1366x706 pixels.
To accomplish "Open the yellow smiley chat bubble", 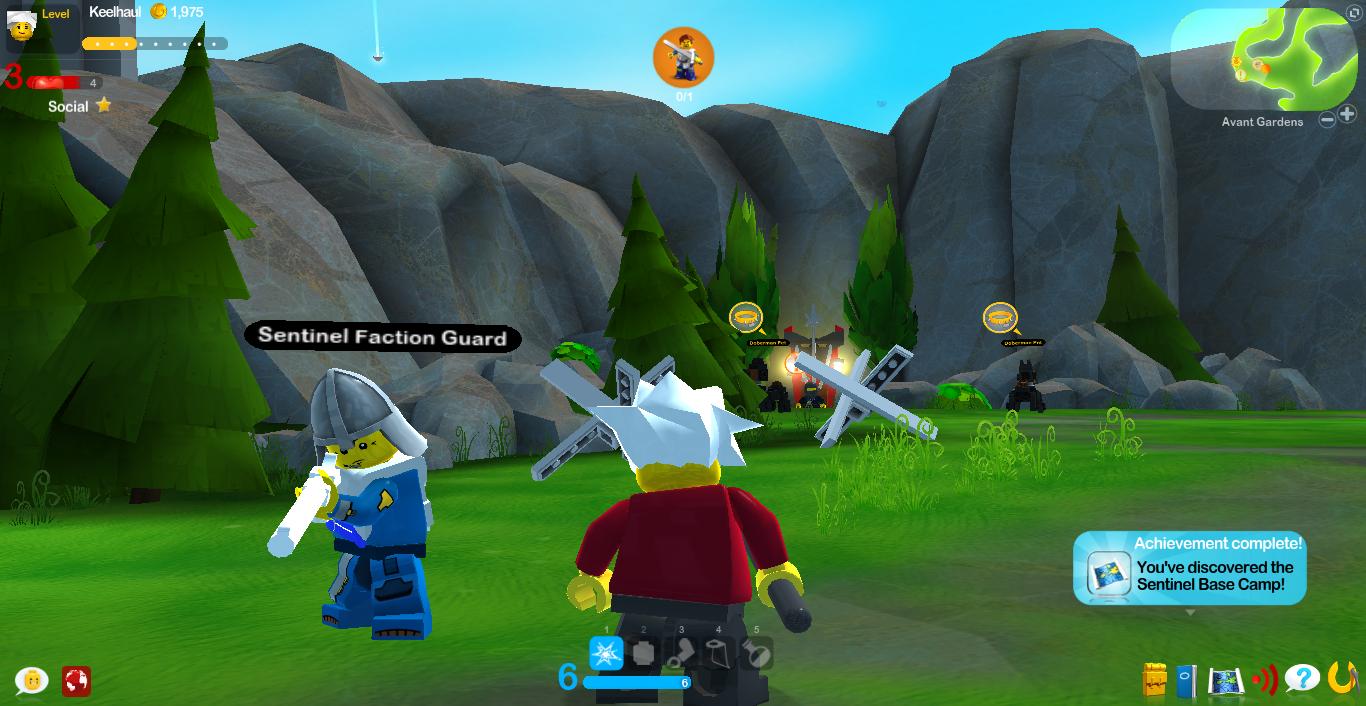I will coord(33,680).
